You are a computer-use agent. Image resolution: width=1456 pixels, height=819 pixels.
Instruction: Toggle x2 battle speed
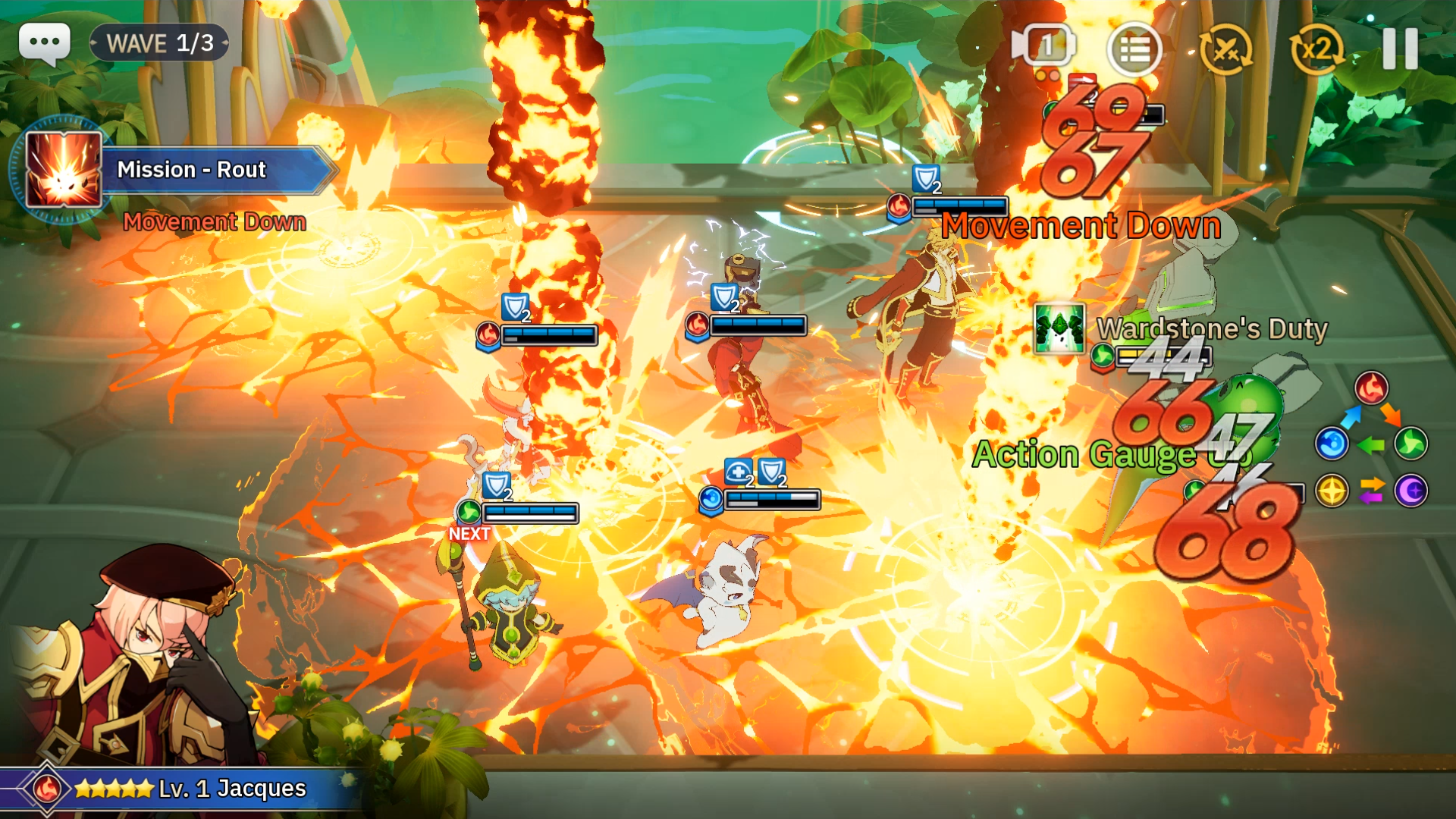(1316, 48)
